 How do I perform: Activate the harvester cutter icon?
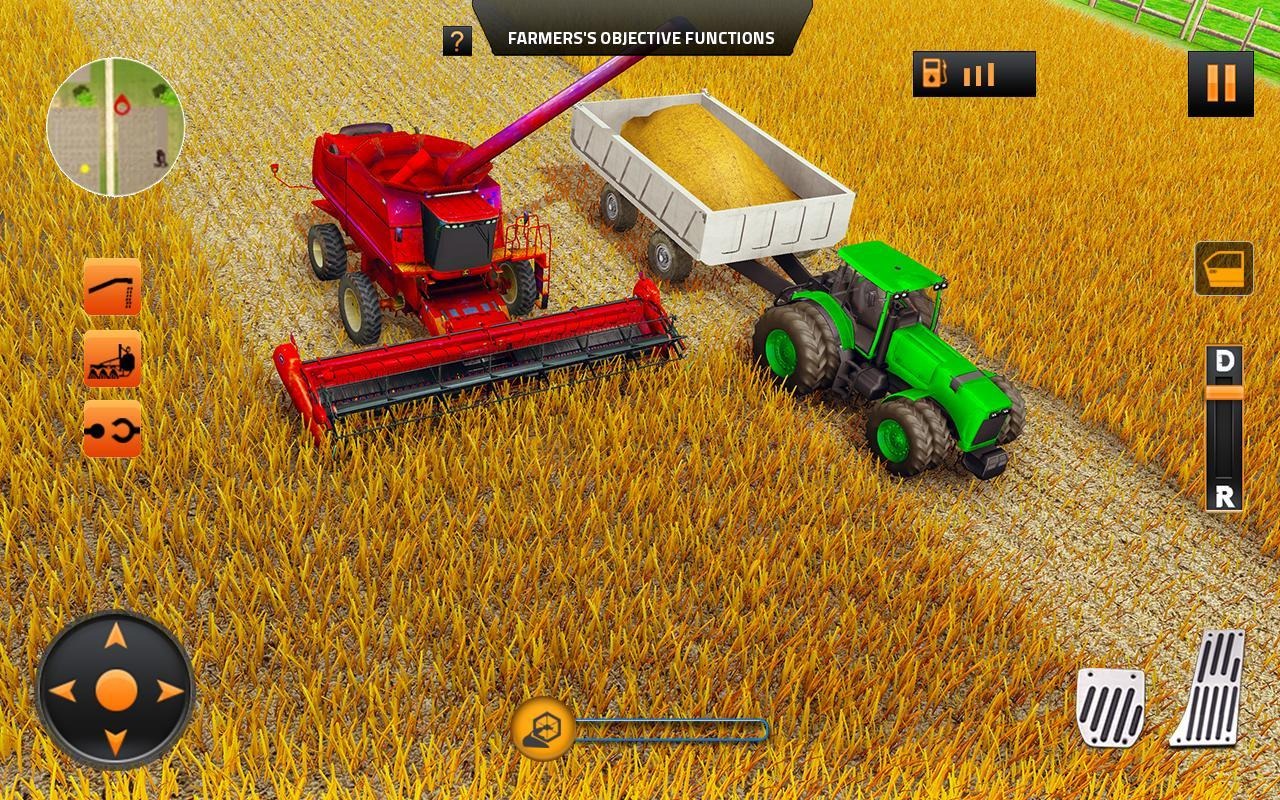(112, 358)
